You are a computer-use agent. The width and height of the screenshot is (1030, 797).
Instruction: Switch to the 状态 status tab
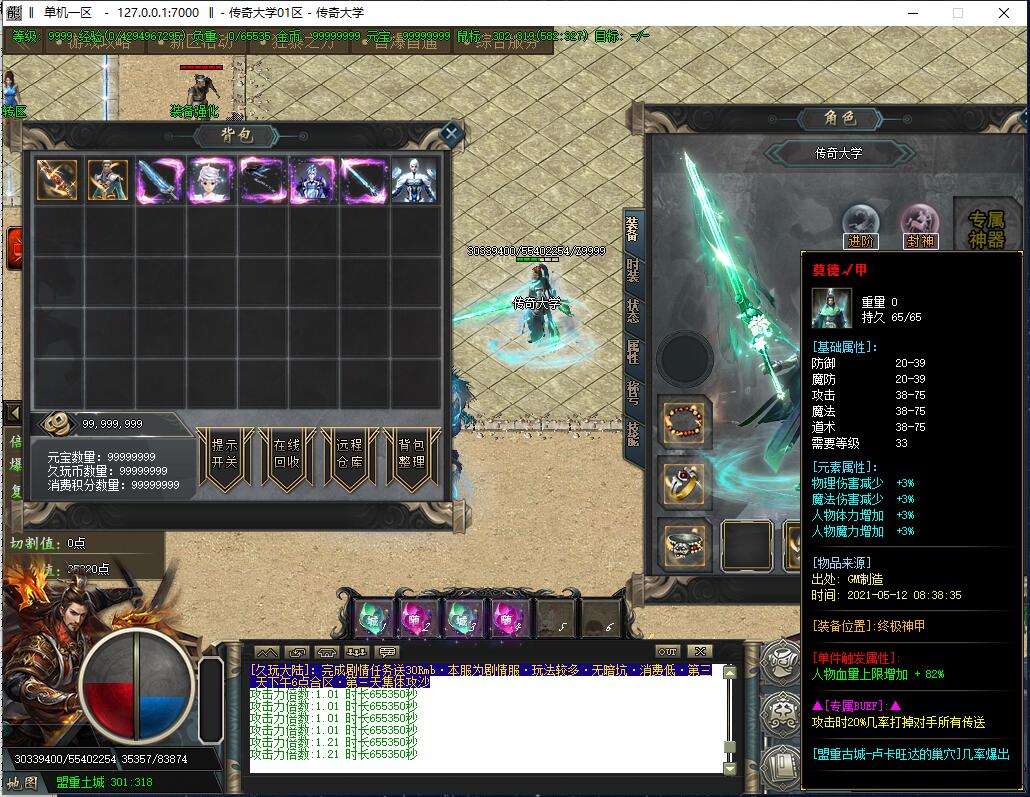point(633,311)
